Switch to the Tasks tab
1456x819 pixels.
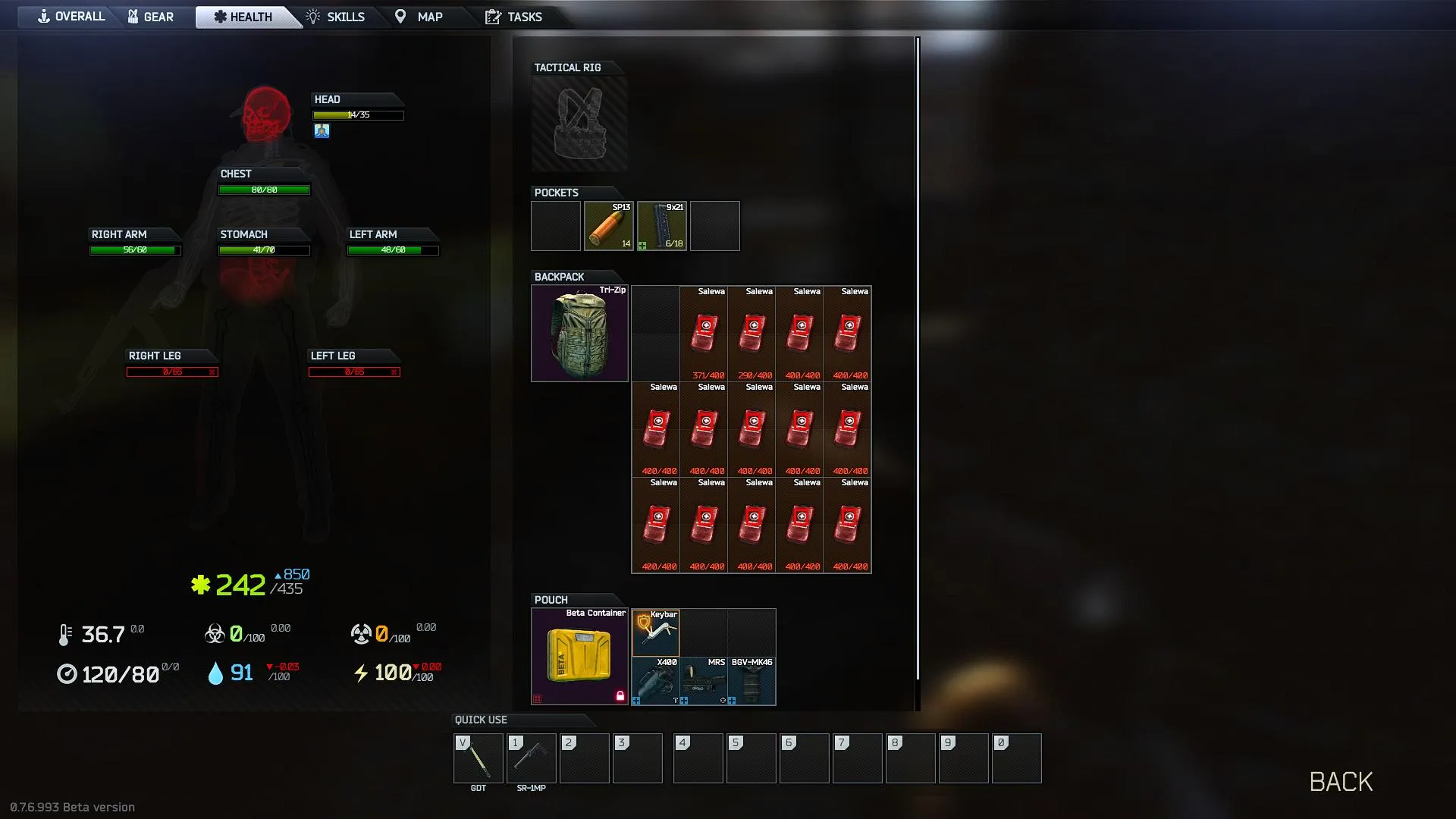click(x=514, y=17)
